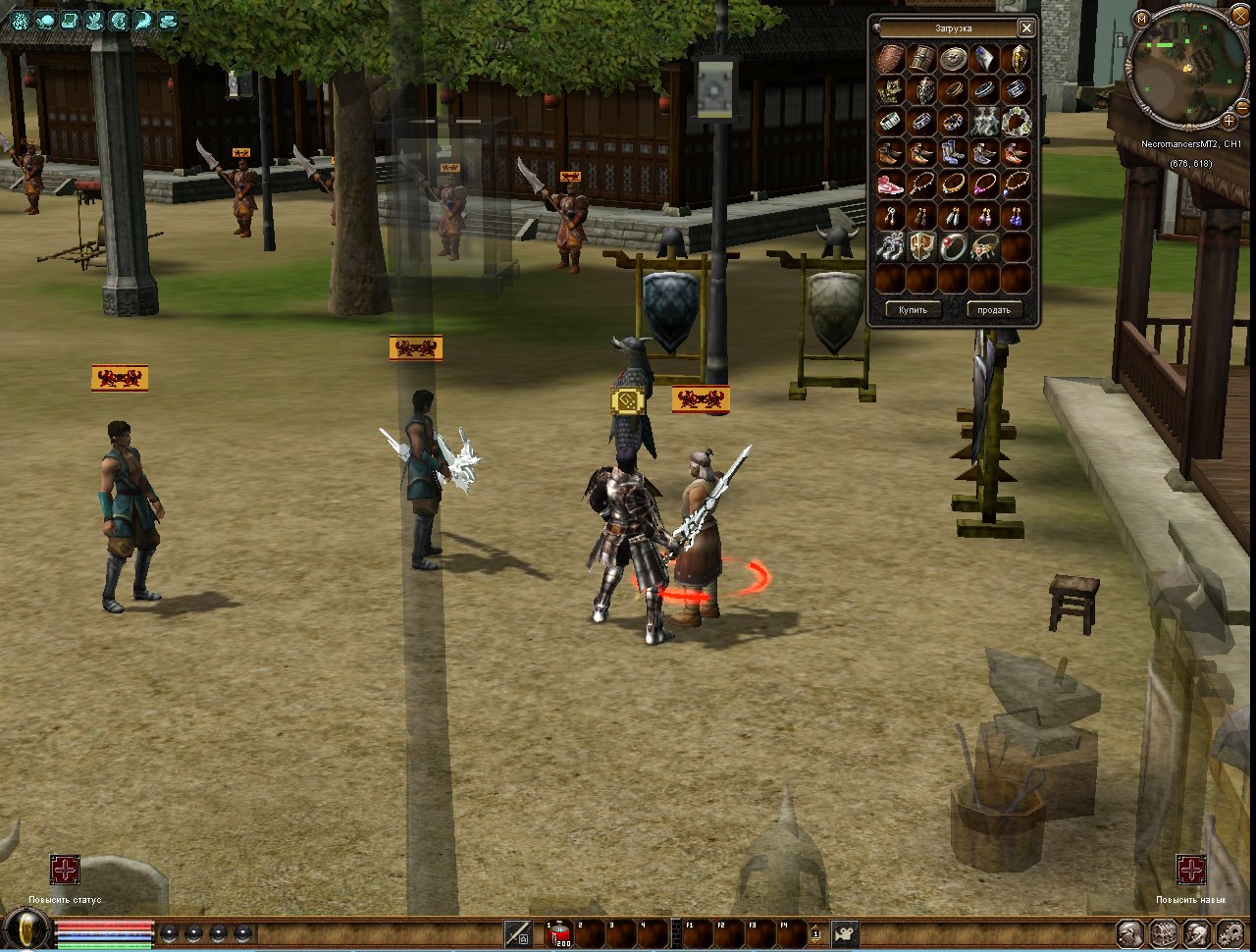Select the pink sneaker item in shop
This screenshot has height=952, width=1256.
(890, 185)
